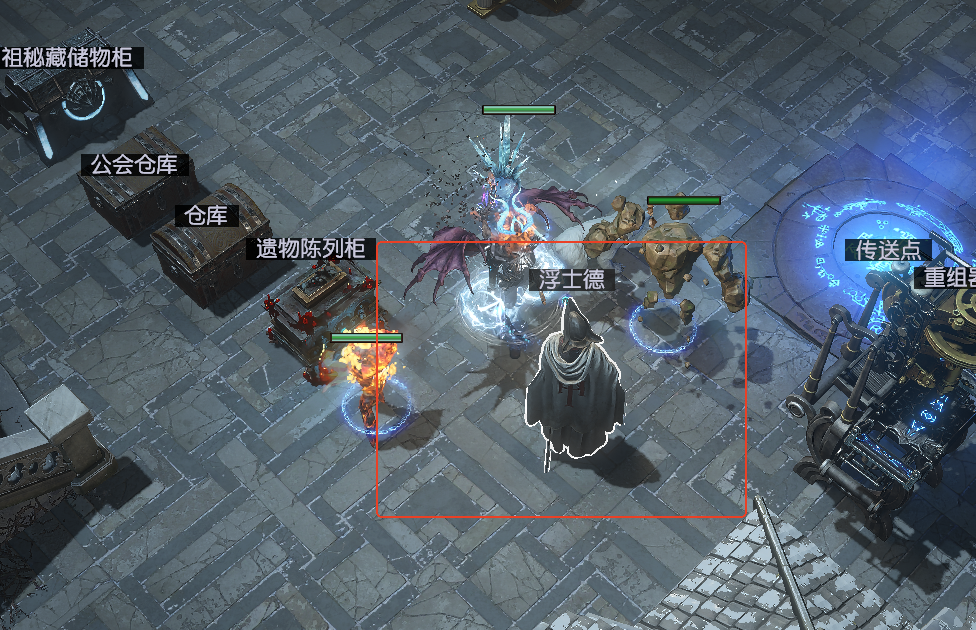The width and height of the screenshot is (976, 630).
Task: Open the 仓库 stash label
Action: coord(207,215)
